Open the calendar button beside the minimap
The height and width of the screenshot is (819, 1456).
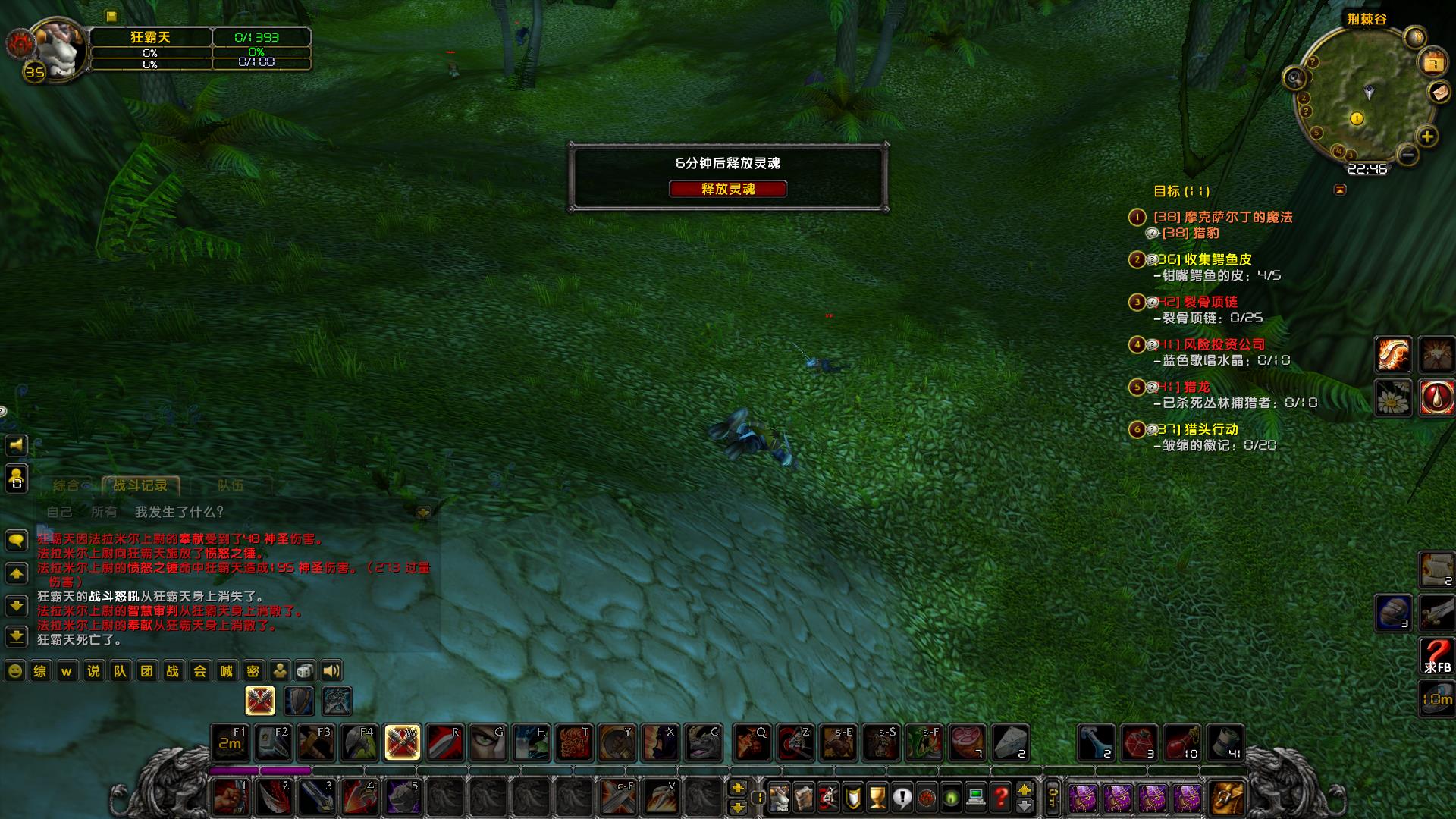tap(1432, 62)
